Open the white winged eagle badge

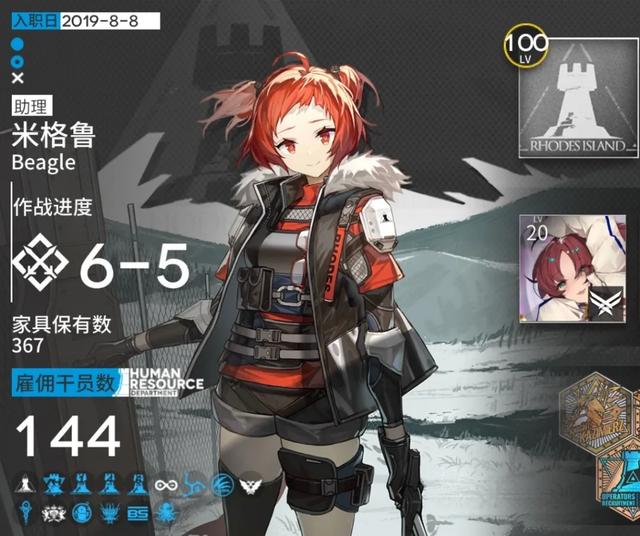249,484
